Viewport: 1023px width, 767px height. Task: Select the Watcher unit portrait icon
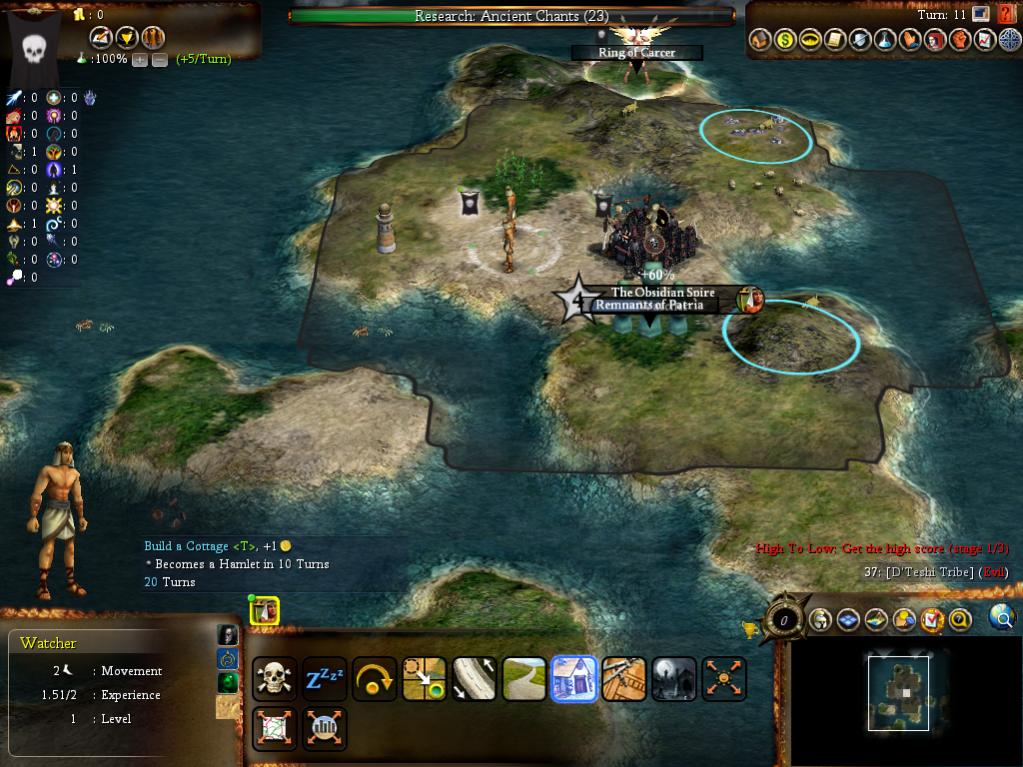pos(264,610)
